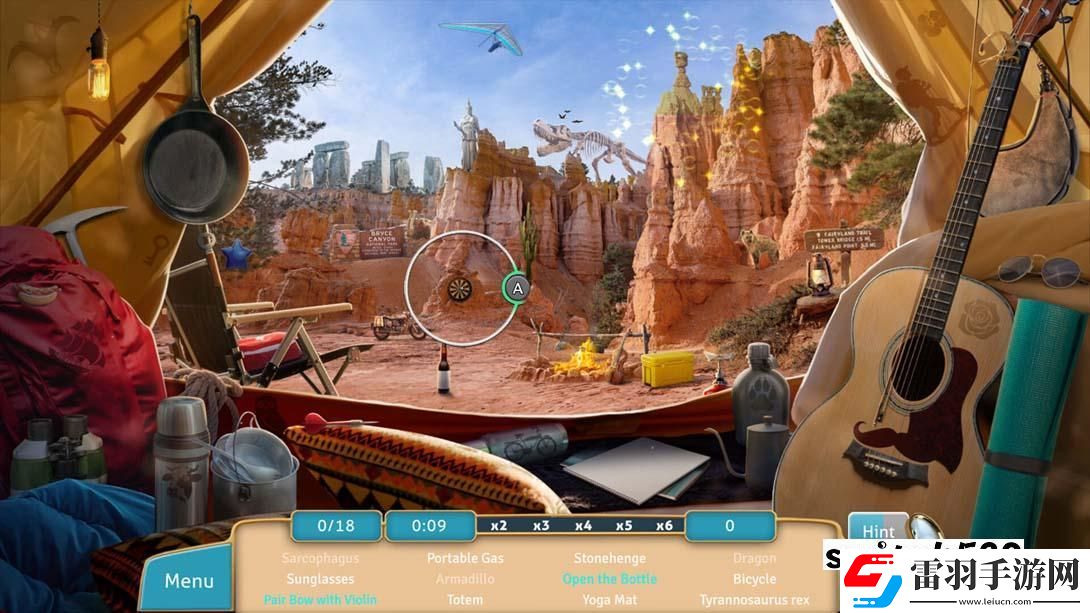Select the 'Open the Bottle' task entry
The image size is (1090, 613).
click(610, 579)
